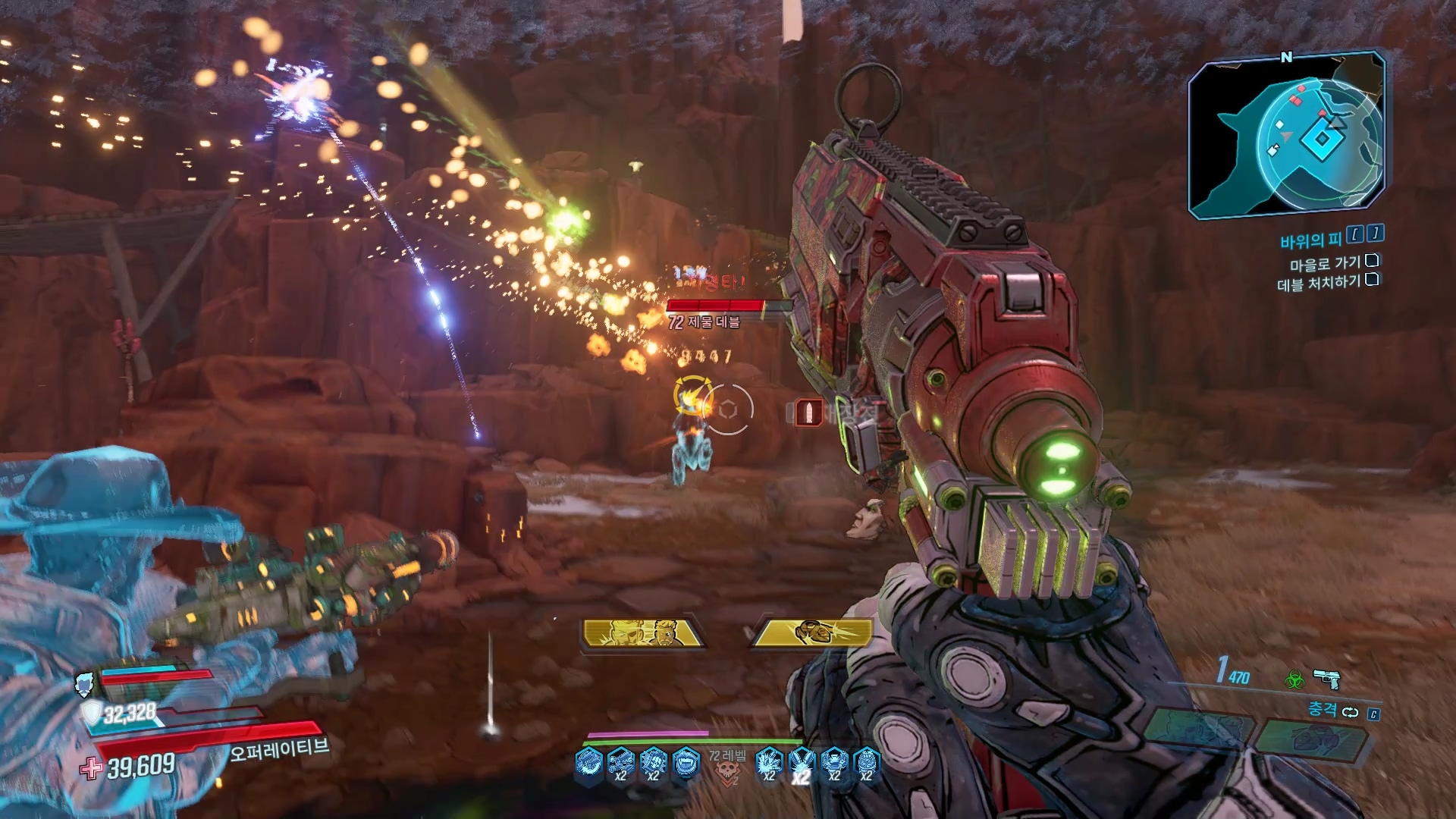The width and height of the screenshot is (1456, 819).
Task: Toggle the 충격 weapon mode switch
Action: coord(1350,711)
